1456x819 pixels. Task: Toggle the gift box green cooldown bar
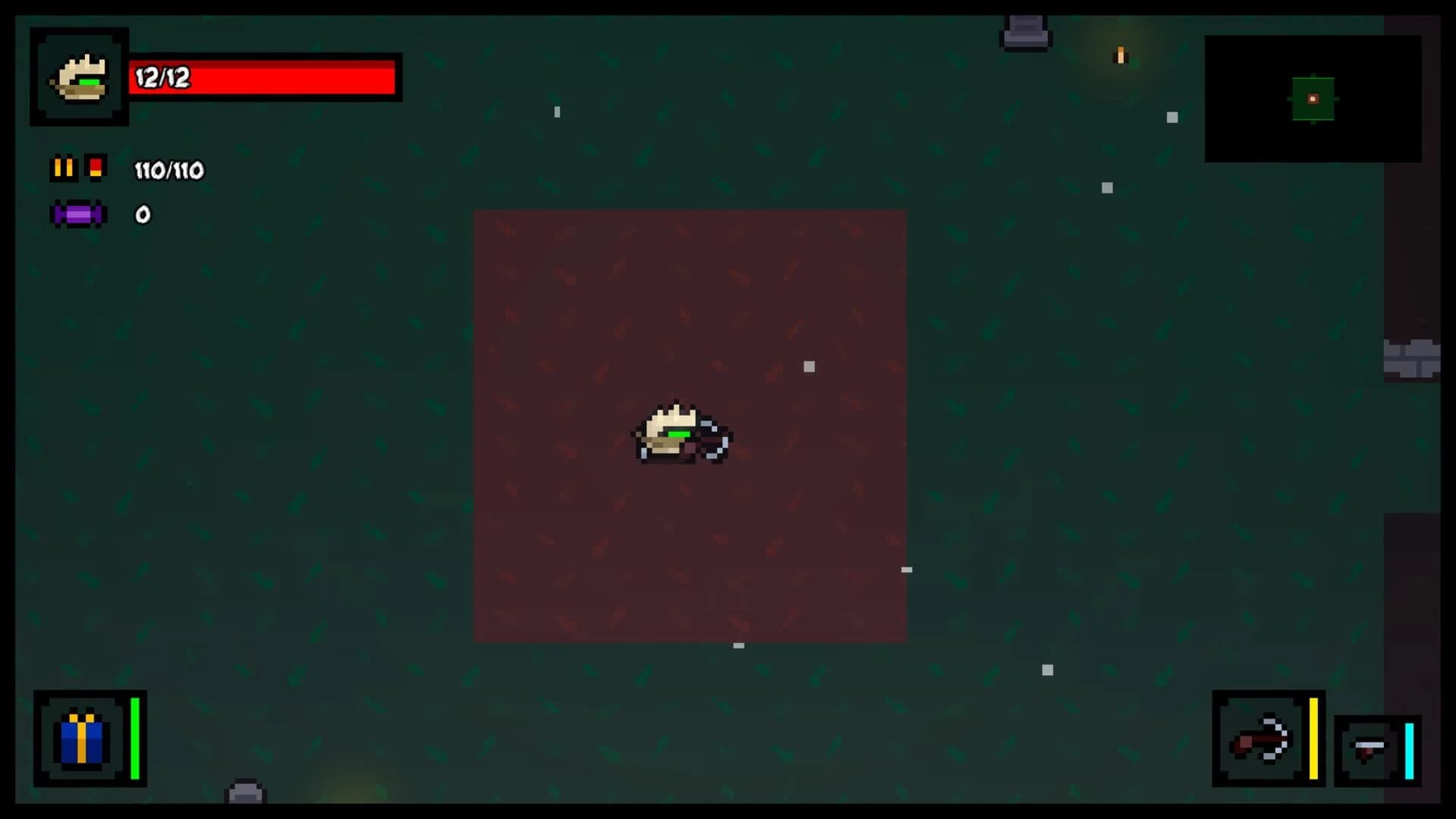137,739
